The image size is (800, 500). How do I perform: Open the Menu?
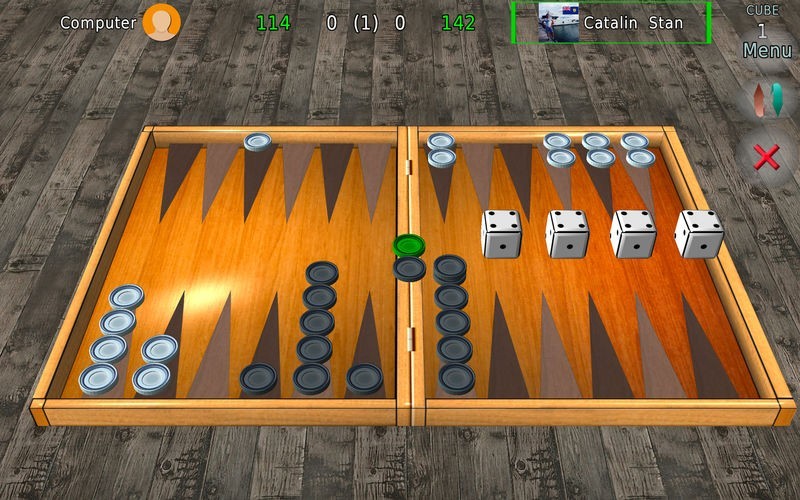767,50
